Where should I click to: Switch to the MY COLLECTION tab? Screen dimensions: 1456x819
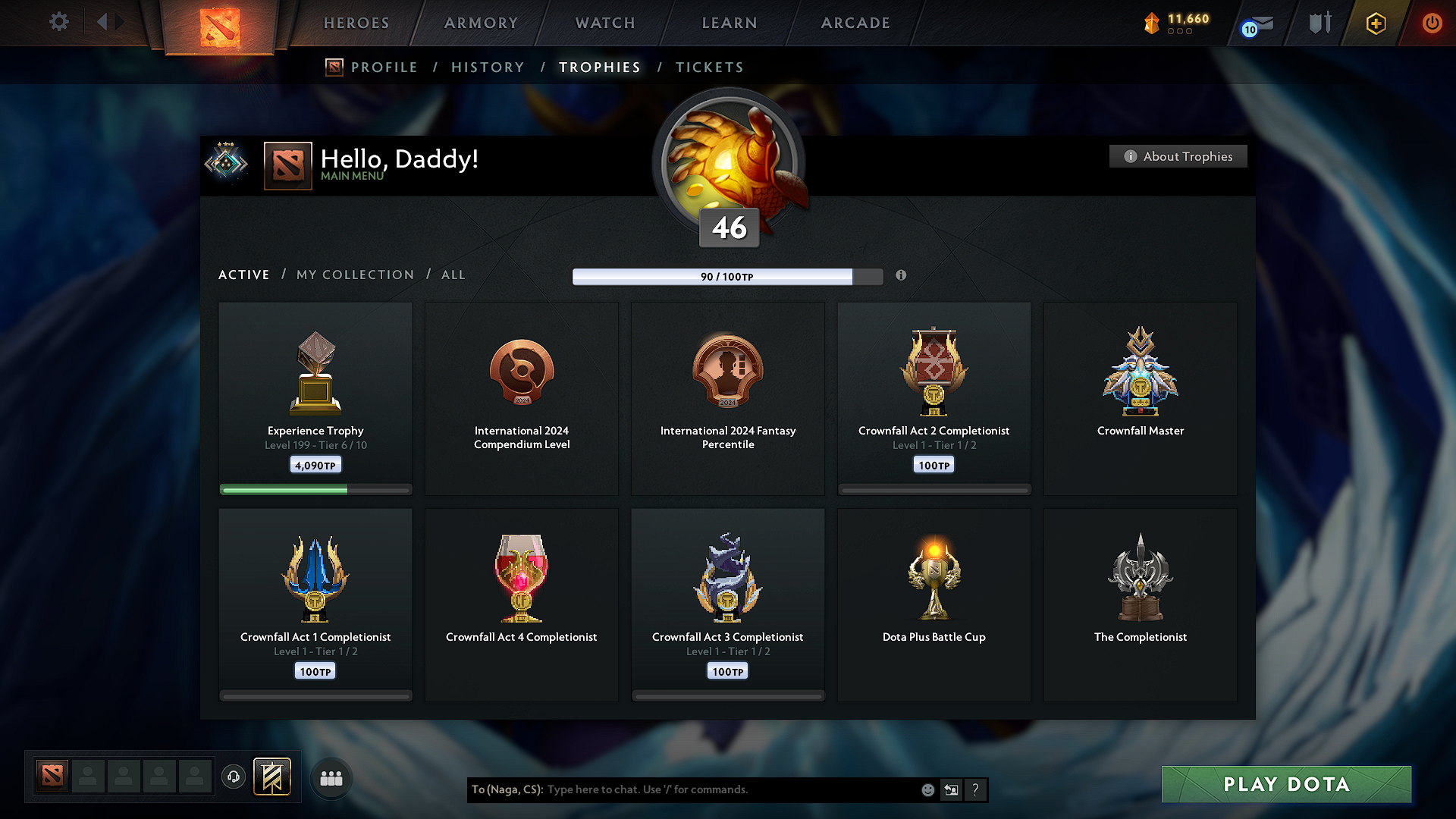(354, 275)
